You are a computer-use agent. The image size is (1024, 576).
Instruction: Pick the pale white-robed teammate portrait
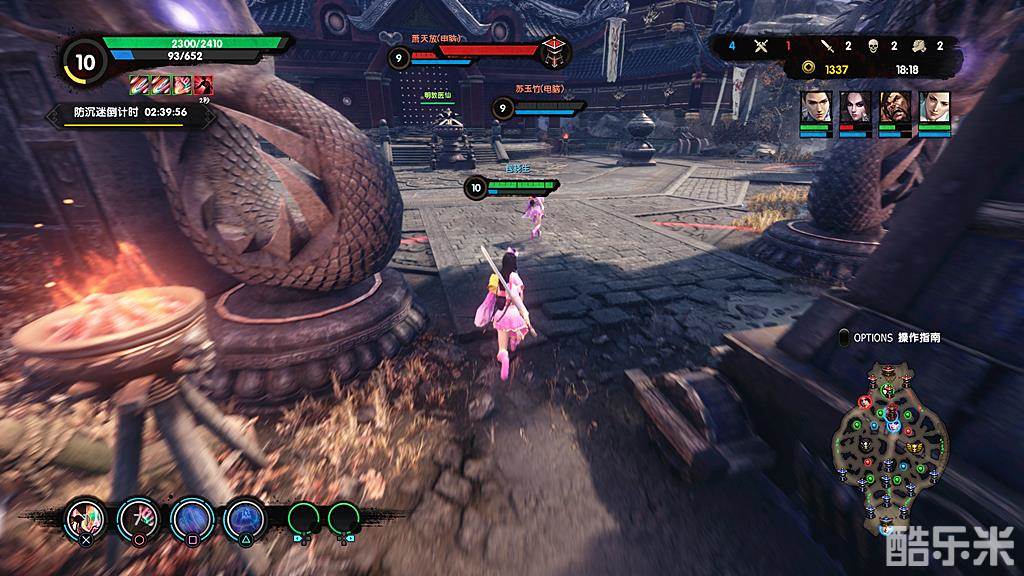[935, 106]
